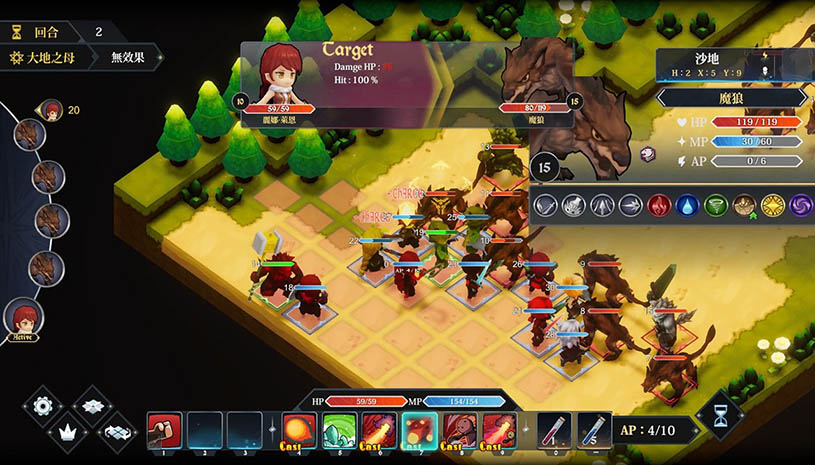The height and width of the screenshot is (465, 815).
Task: Click the red fire element icon
Action: pos(658,205)
